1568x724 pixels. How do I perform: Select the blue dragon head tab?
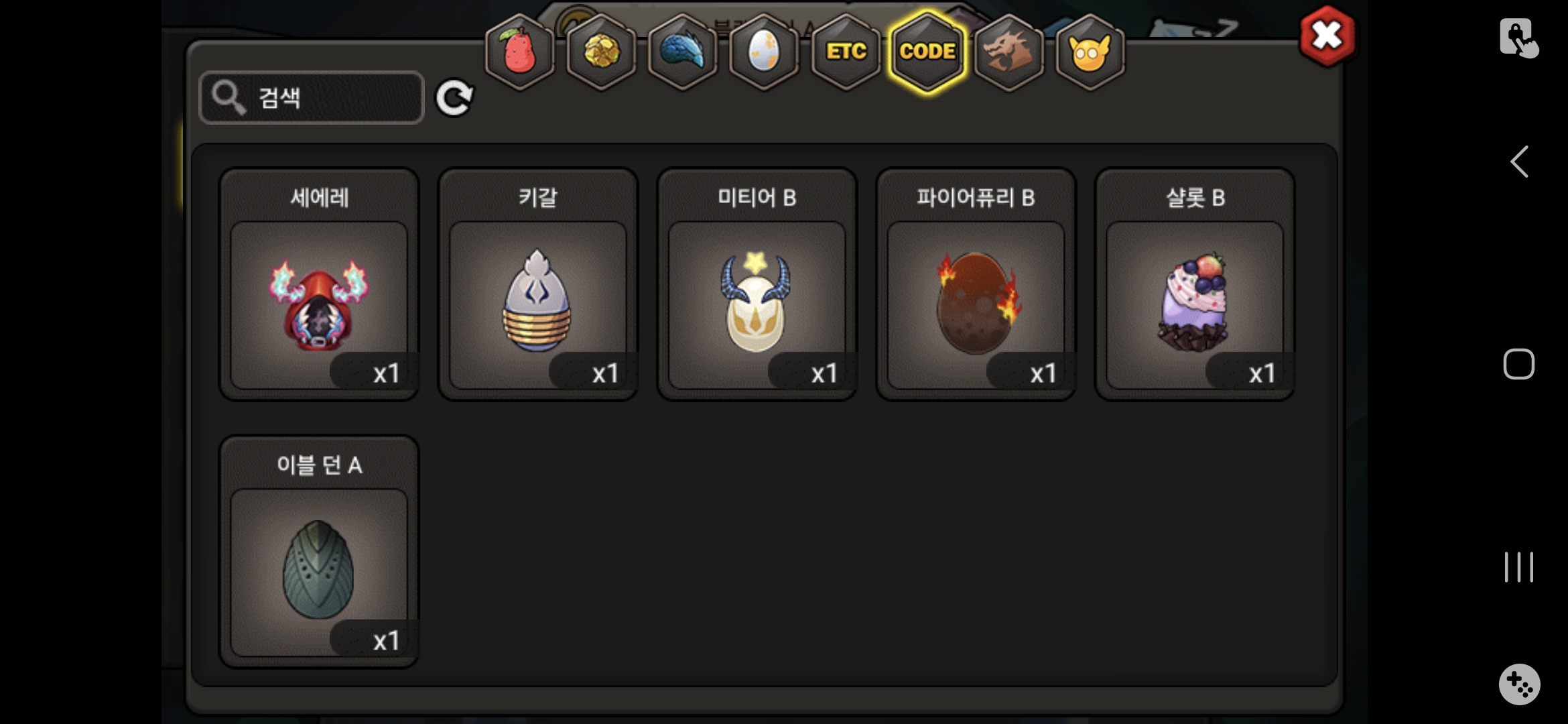click(682, 52)
